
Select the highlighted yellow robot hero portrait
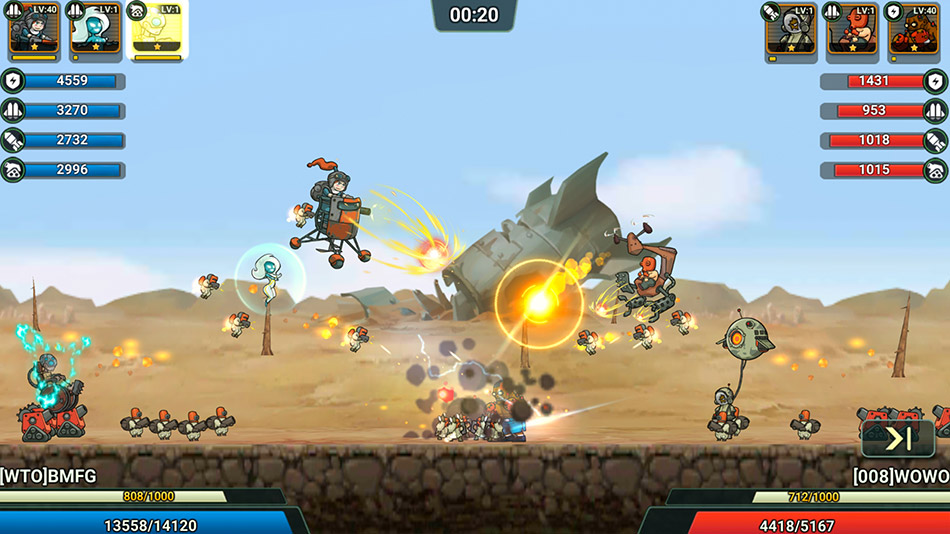[x=158, y=30]
